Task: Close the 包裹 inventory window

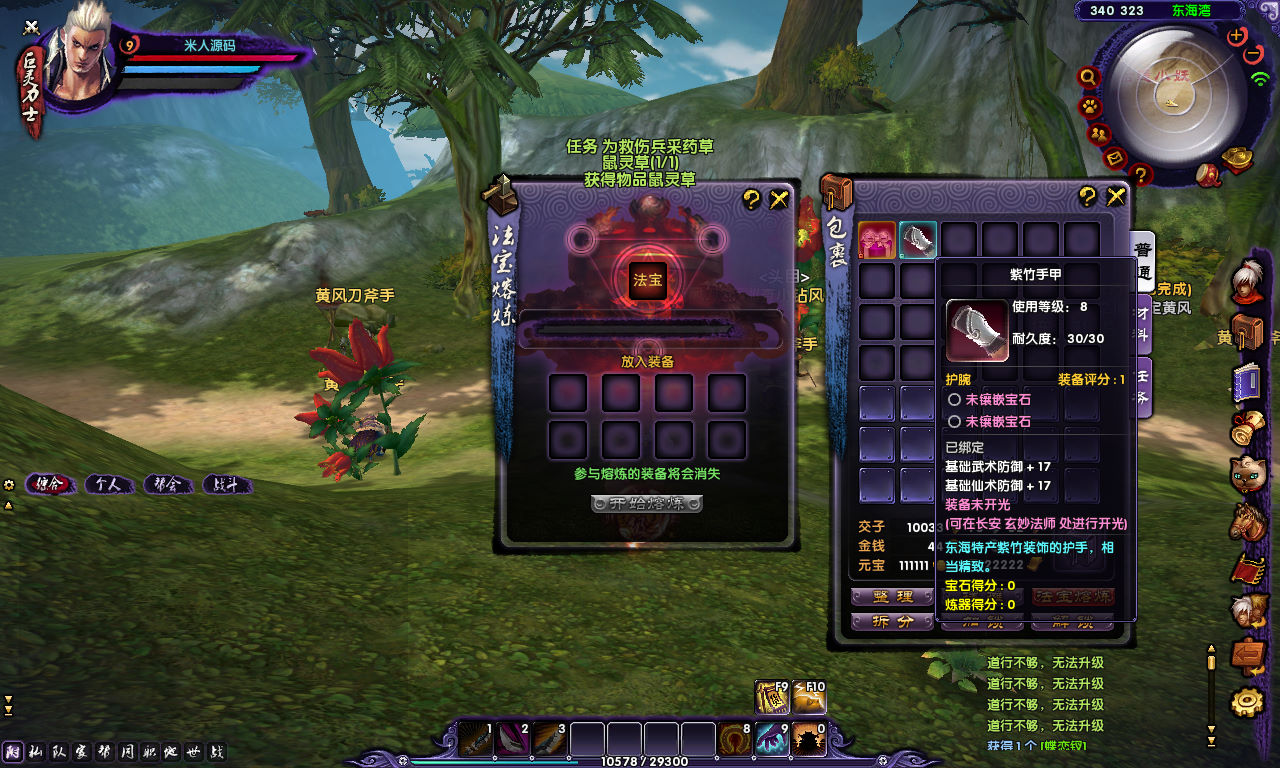Action: (x=1116, y=197)
